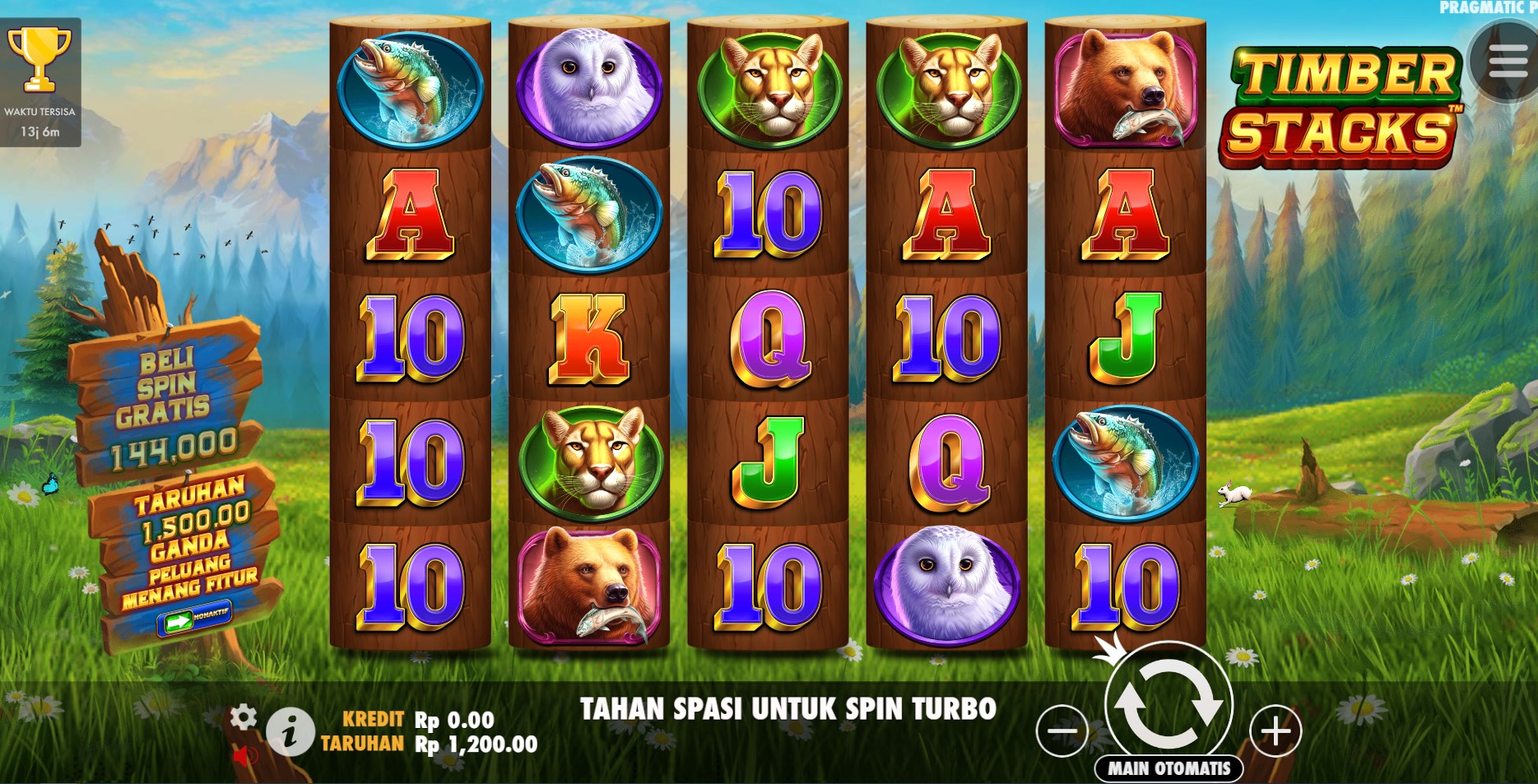Show the game info paytable
Image resolution: width=1538 pixels, height=784 pixels.
point(289,731)
